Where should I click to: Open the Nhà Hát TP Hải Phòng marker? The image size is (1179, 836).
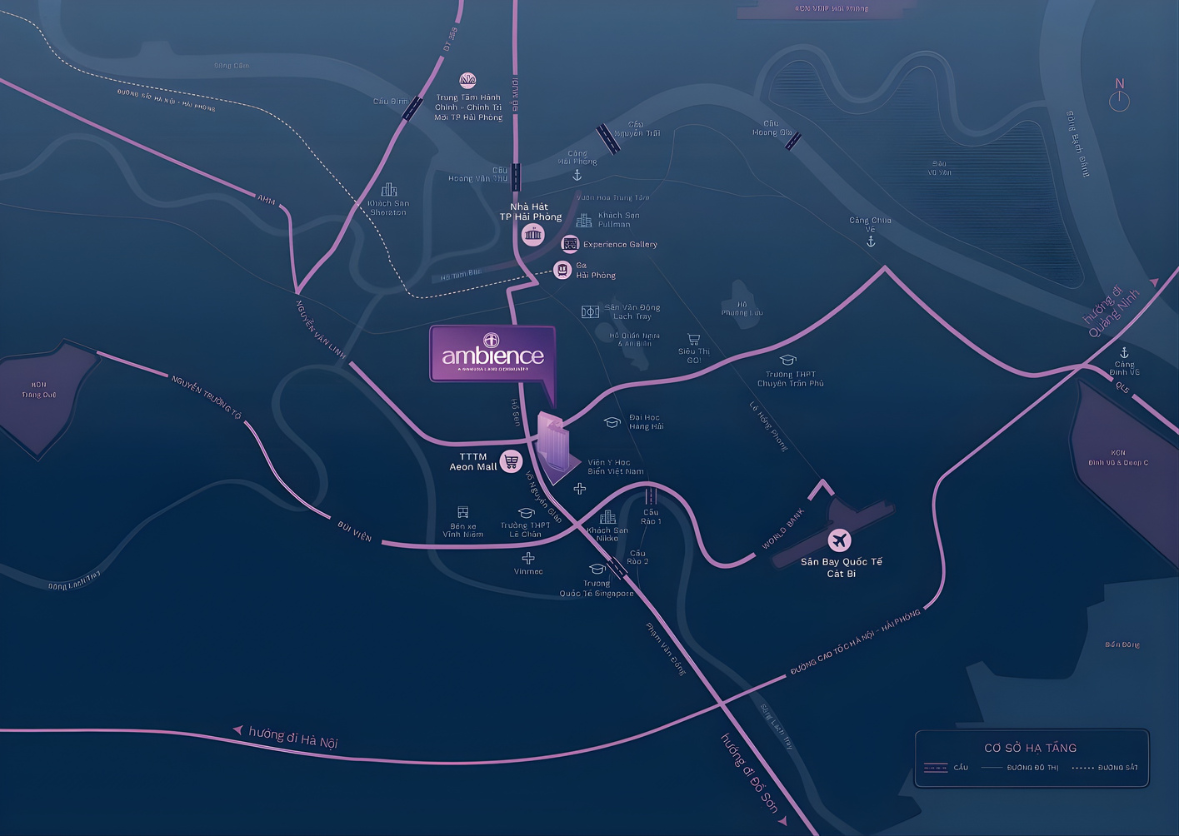coord(532,235)
